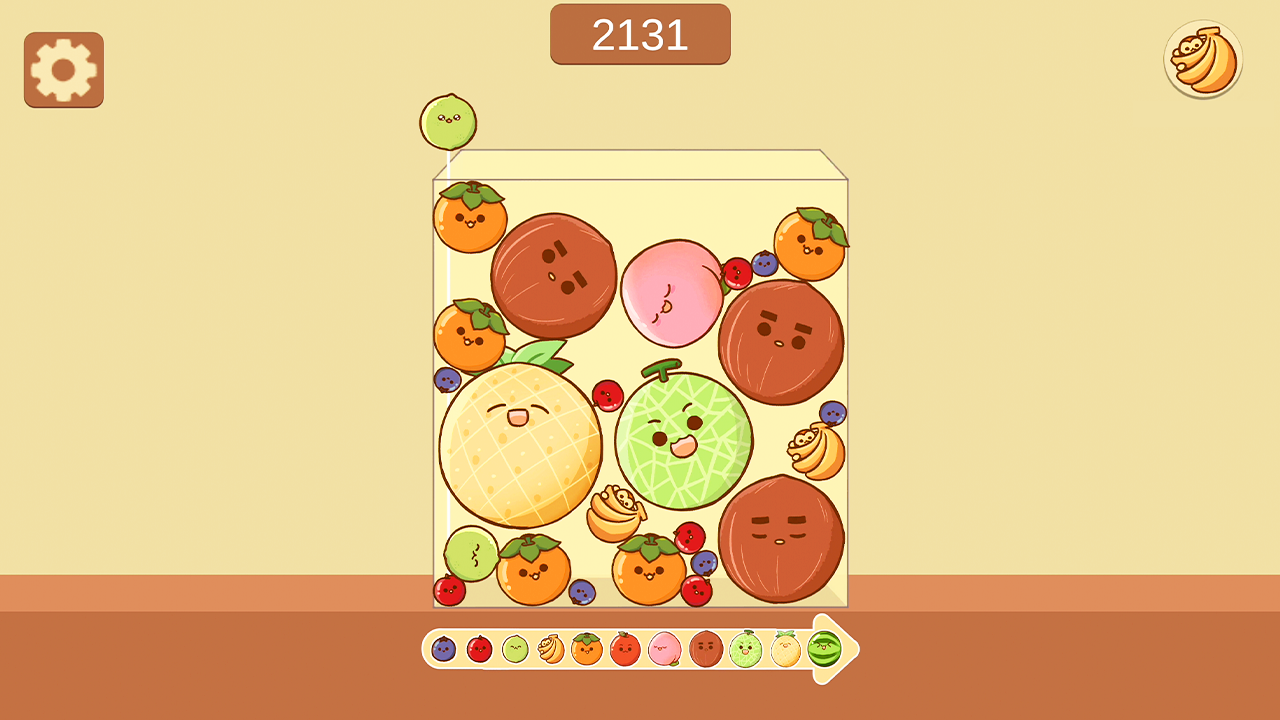This screenshot has height=720, width=1280.
Task: Select the persimmon icon in the fruit bar
Action: pyautogui.click(x=585, y=649)
